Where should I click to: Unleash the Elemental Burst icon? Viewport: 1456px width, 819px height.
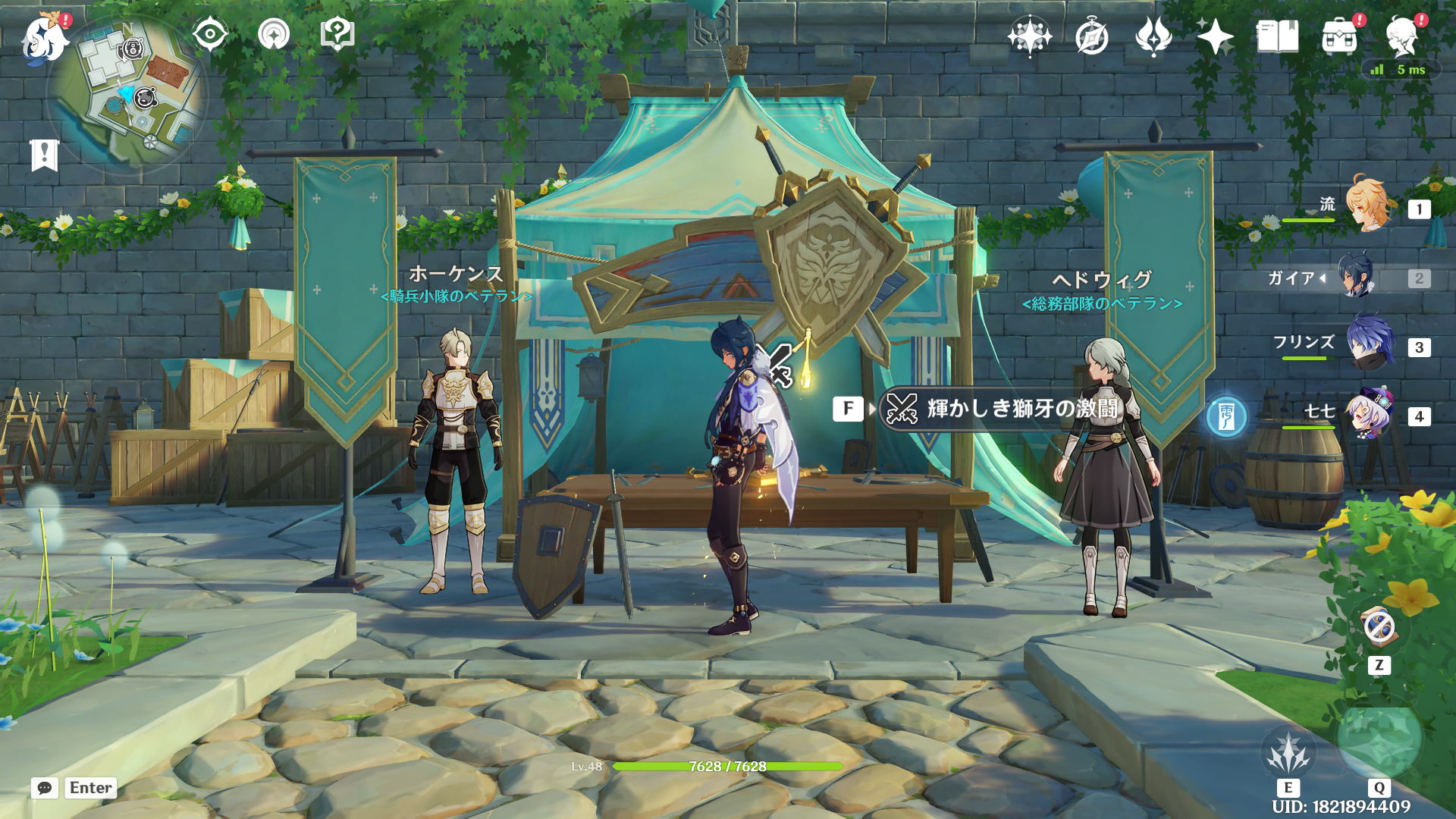(x=1379, y=741)
